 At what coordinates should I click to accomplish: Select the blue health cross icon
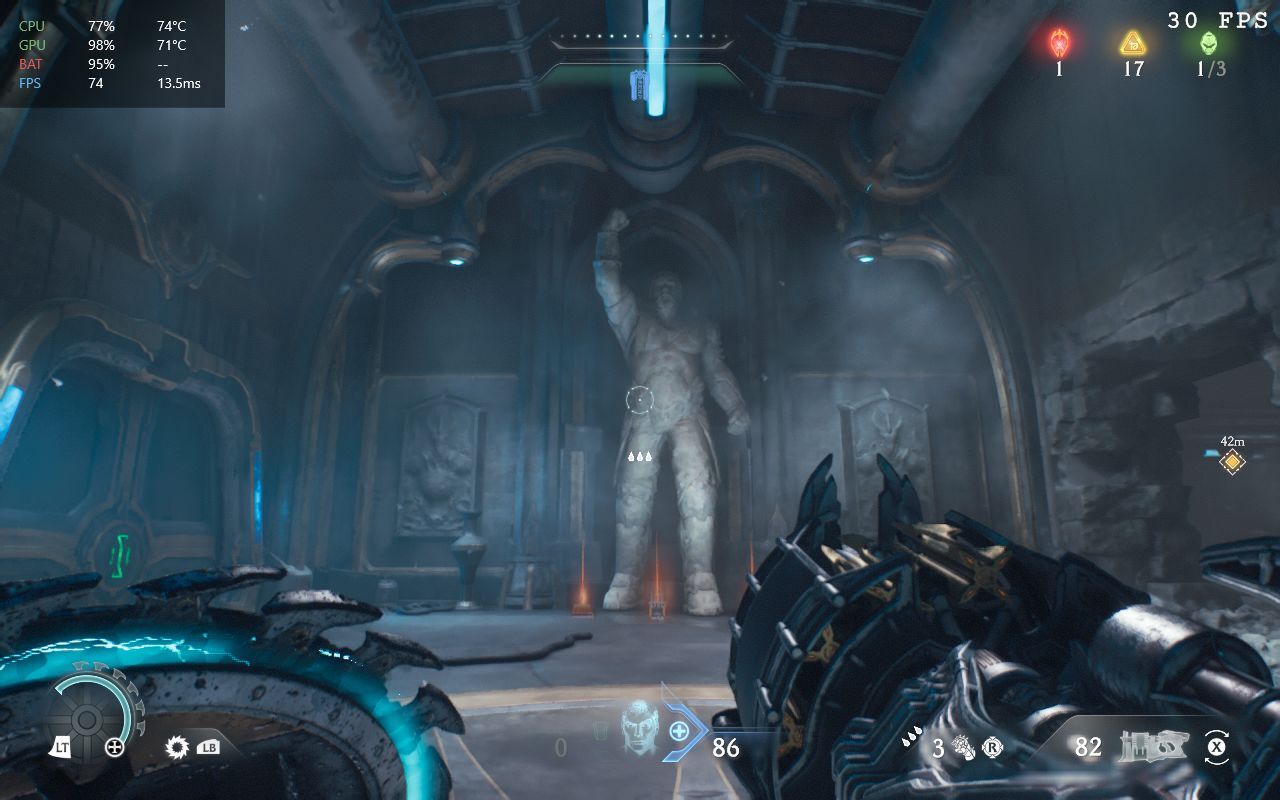(679, 731)
